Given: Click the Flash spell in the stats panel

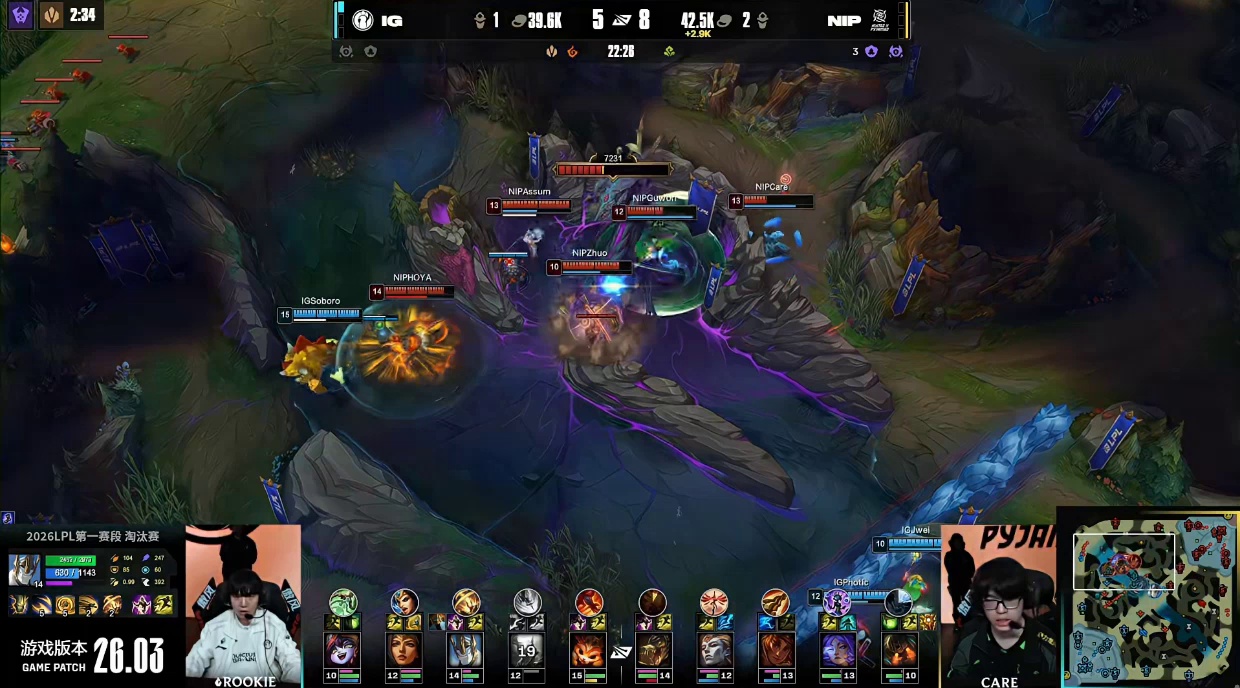Looking at the screenshot, I should point(164,604).
